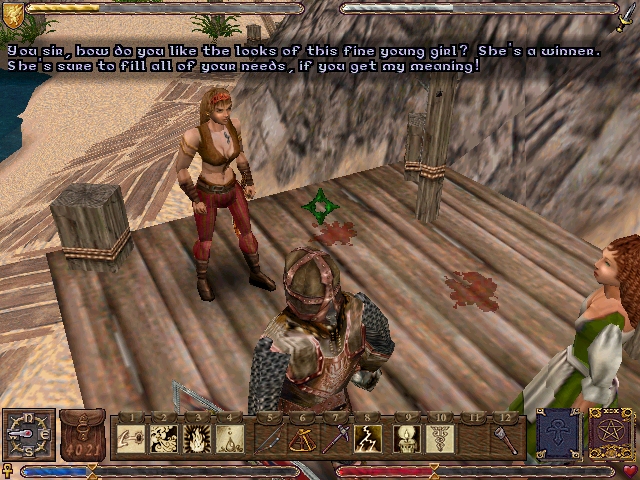Activate the swirling spell in slot 2
640x480 pixels.
click(x=165, y=438)
